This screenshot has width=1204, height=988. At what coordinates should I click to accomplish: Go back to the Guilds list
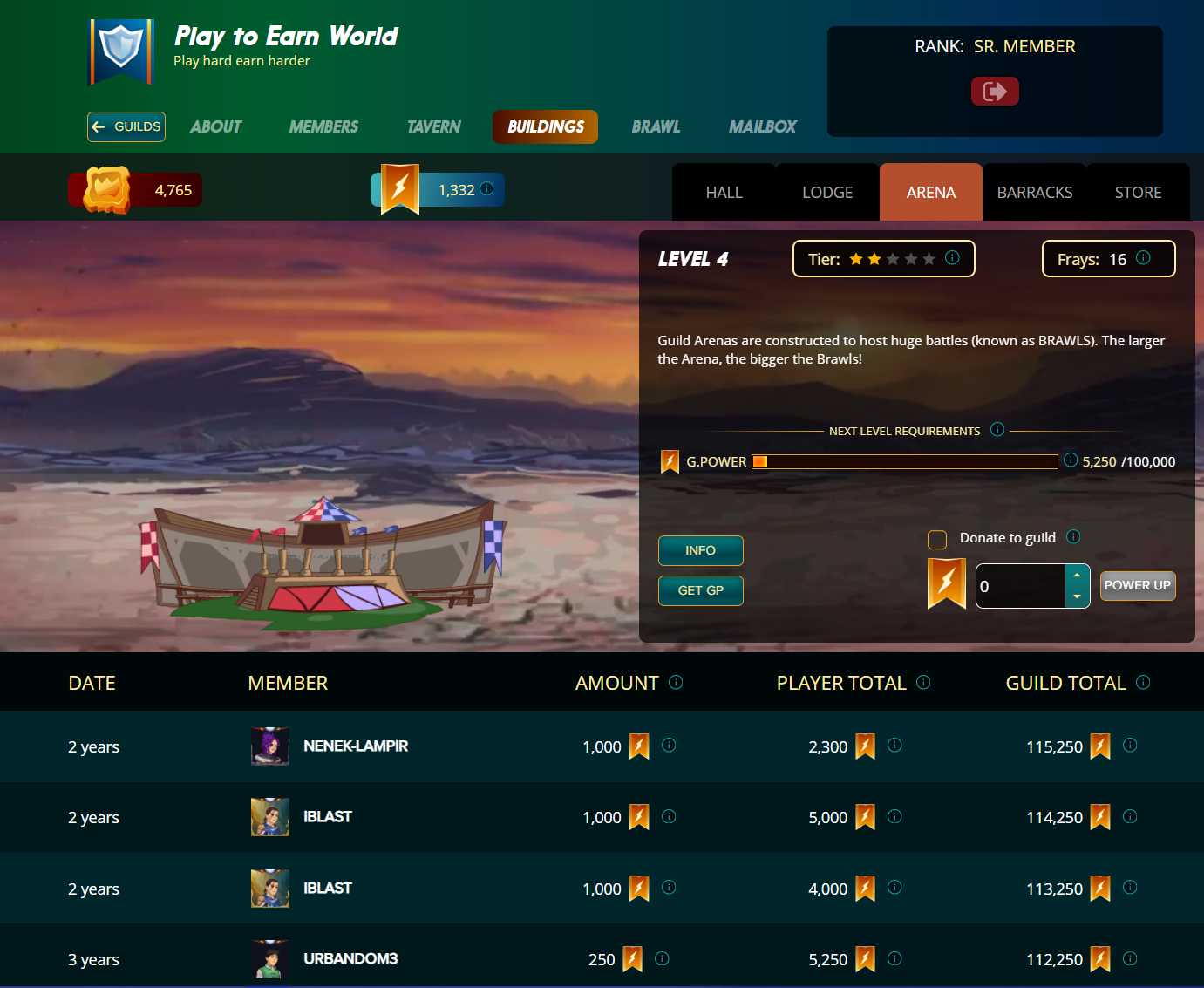point(126,126)
